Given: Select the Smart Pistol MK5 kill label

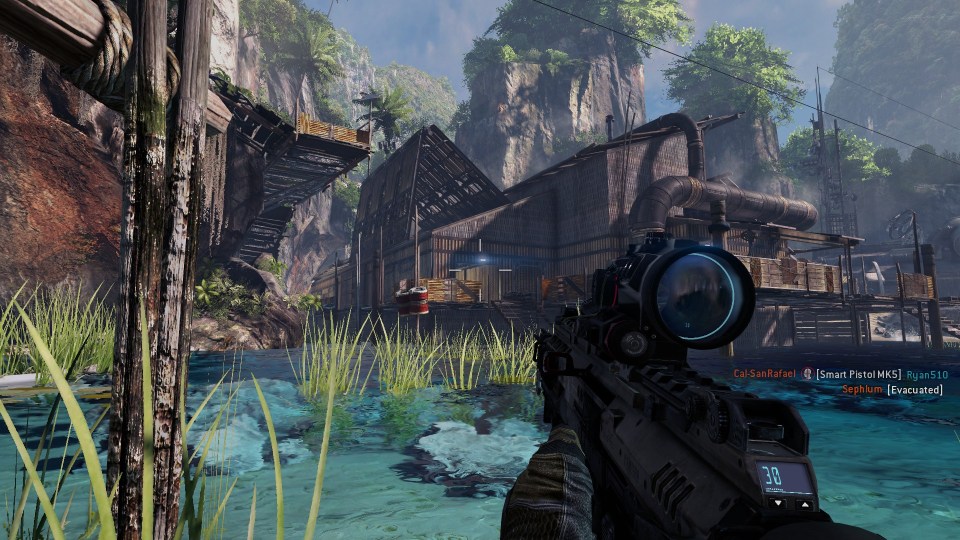Looking at the screenshot, I should [x=858, y=374].
